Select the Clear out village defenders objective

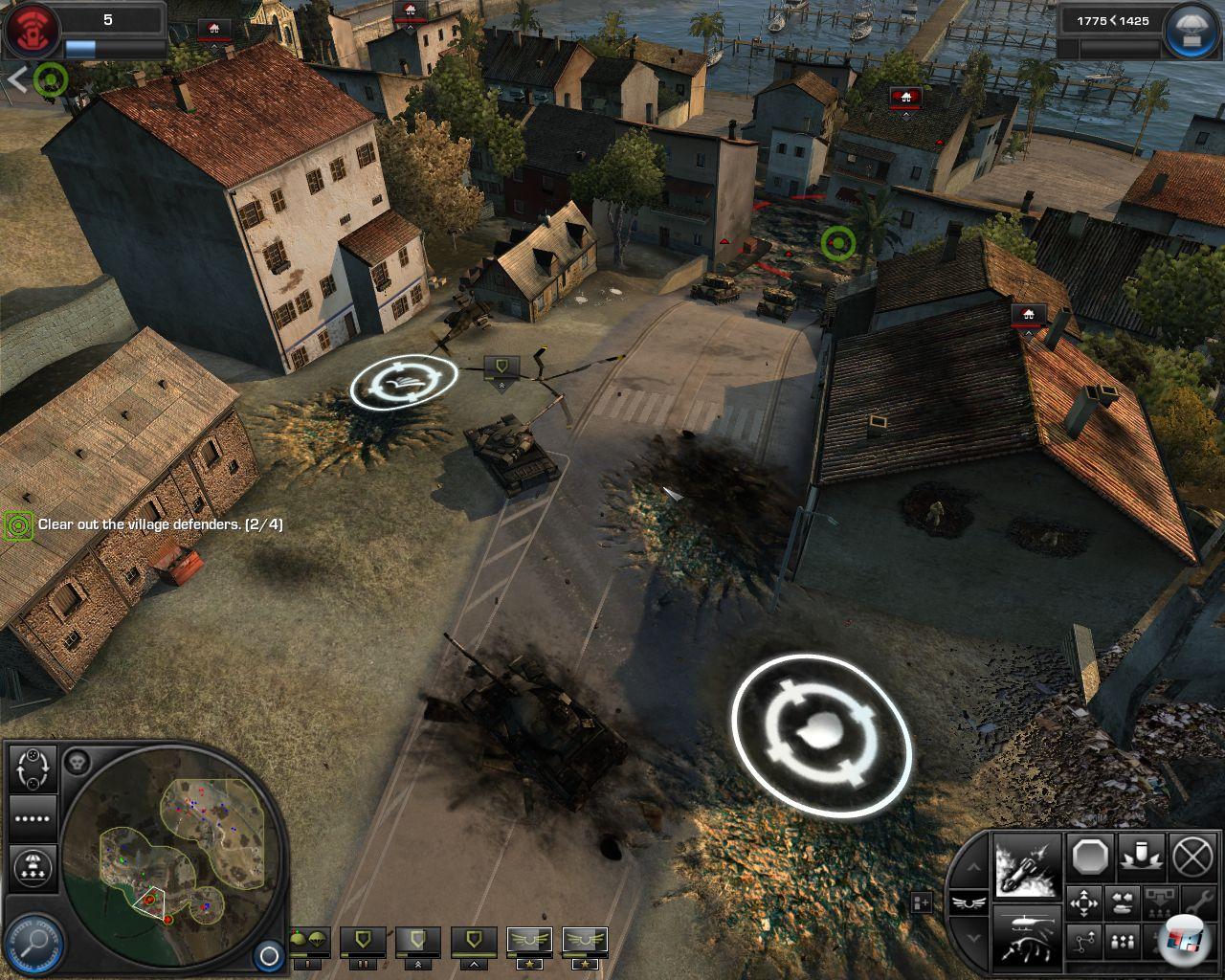click(x=160, y=524)
